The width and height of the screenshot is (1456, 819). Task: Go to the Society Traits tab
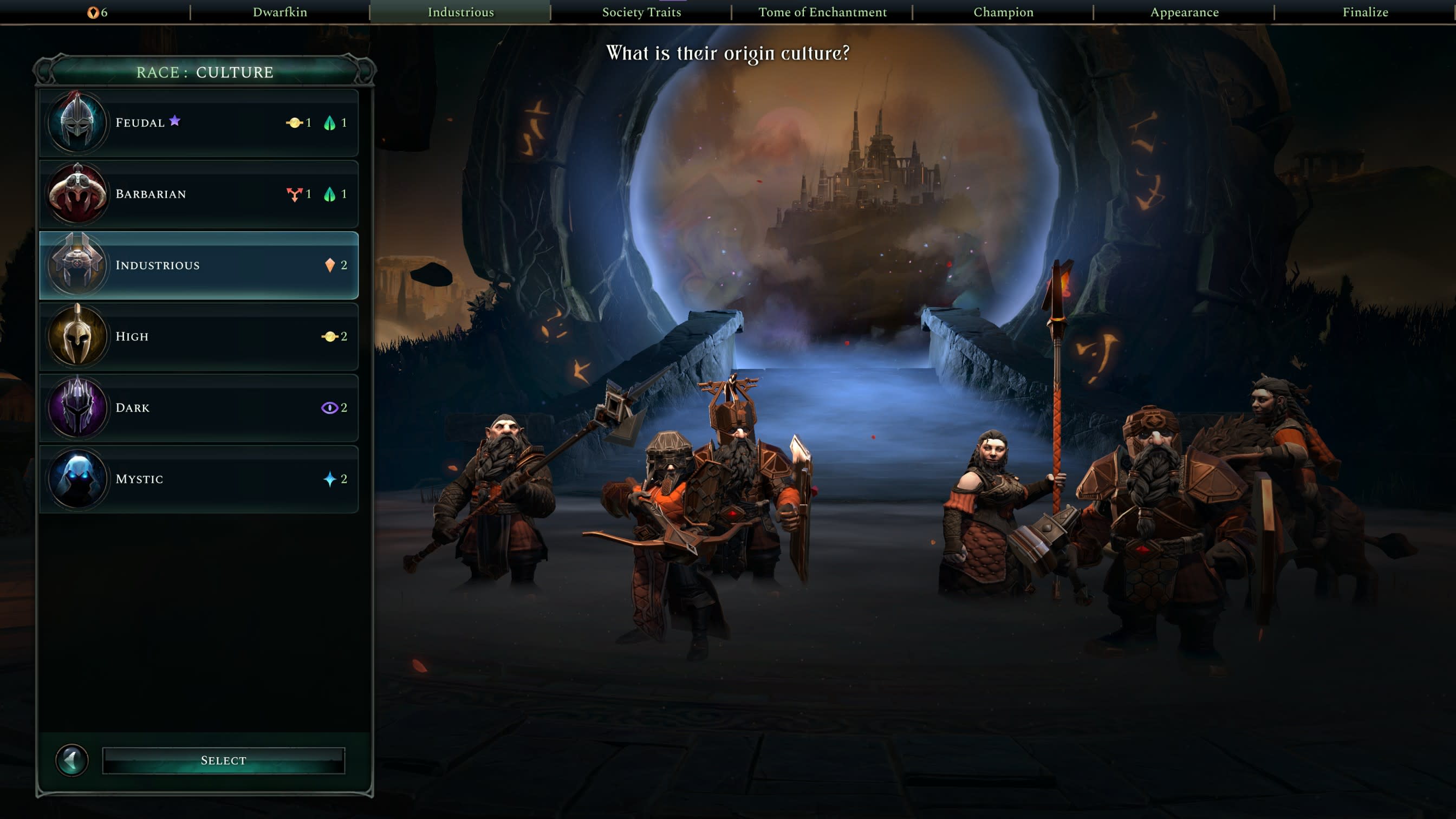[x=641, y=12]
